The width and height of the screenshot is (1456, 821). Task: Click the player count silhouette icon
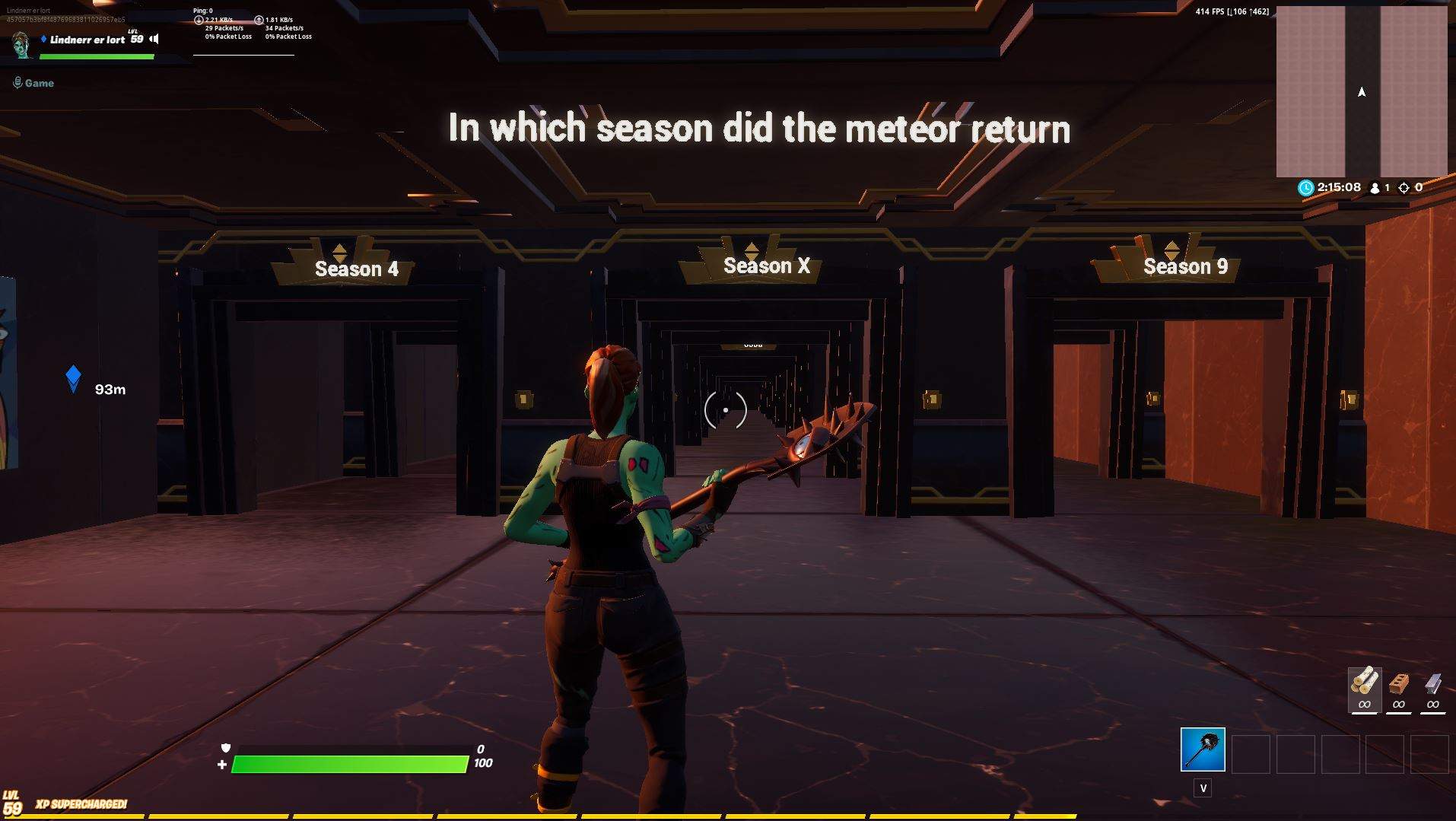pyautogui.click(x=1374, y=187)
